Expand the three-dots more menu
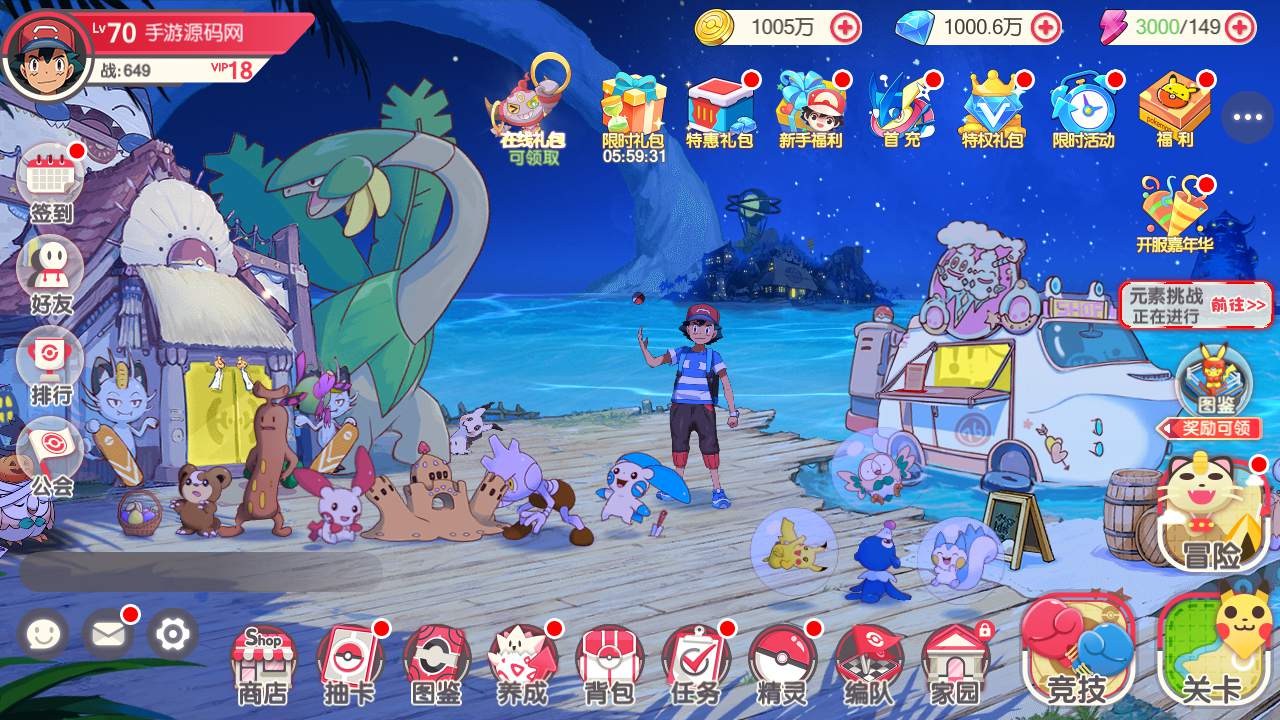Viewport: 1280px width, 720px height. tap(1247, 117)
